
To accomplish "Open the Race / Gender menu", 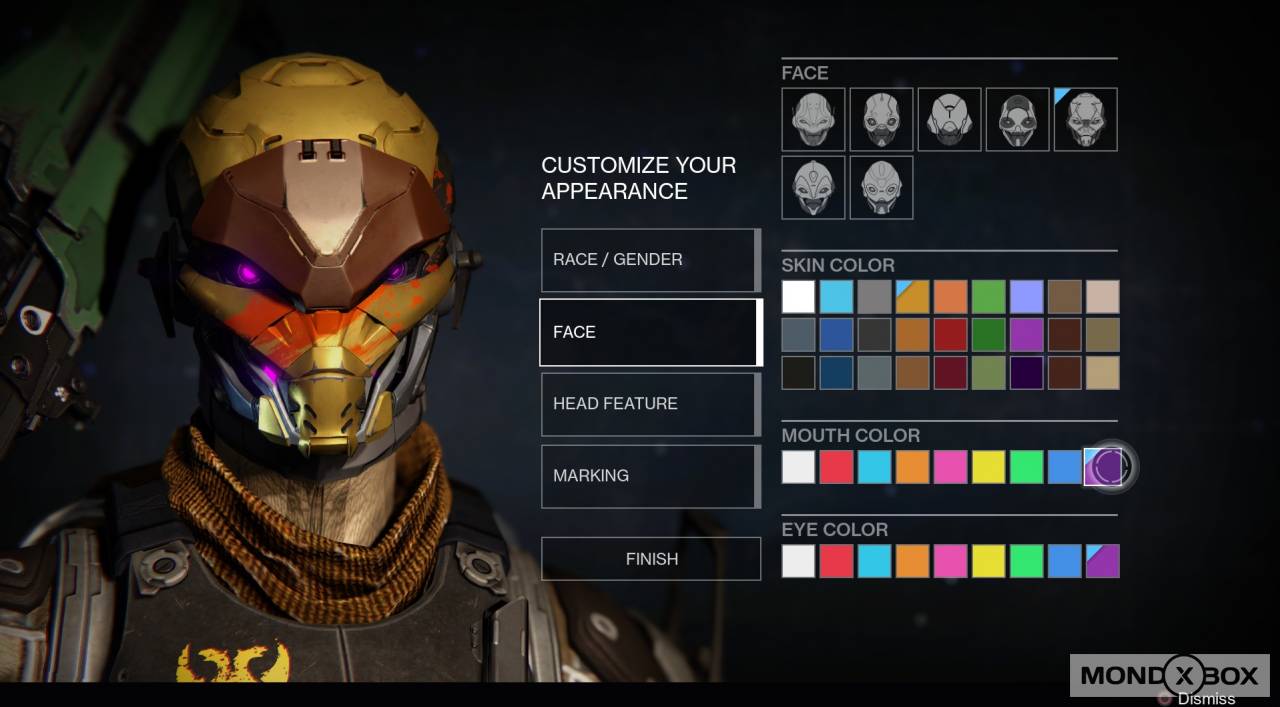I will coord(650,260).
